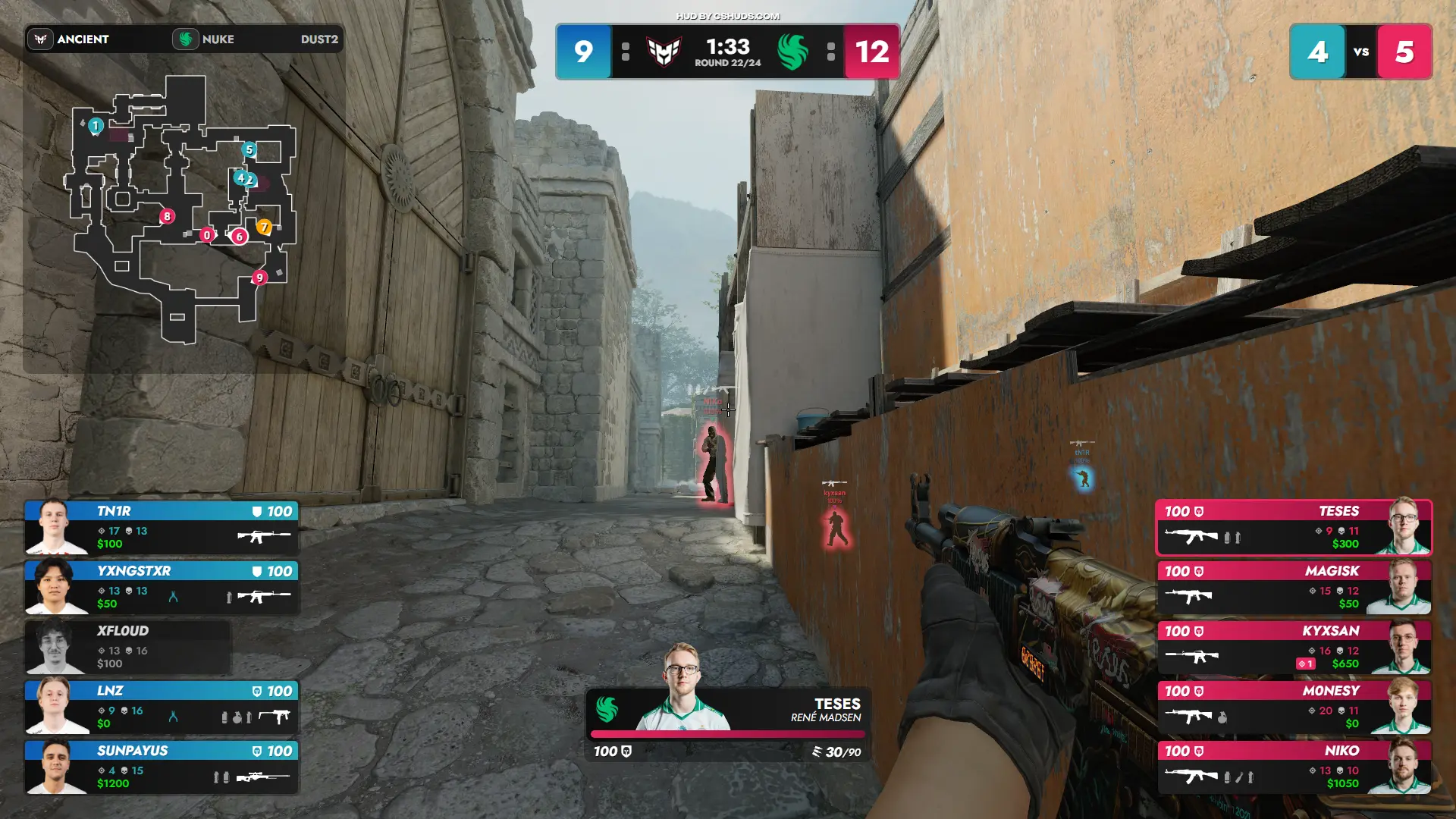
Task: Select NIKO's player card
Action: pyautogui.click(x=1294, y=767)
